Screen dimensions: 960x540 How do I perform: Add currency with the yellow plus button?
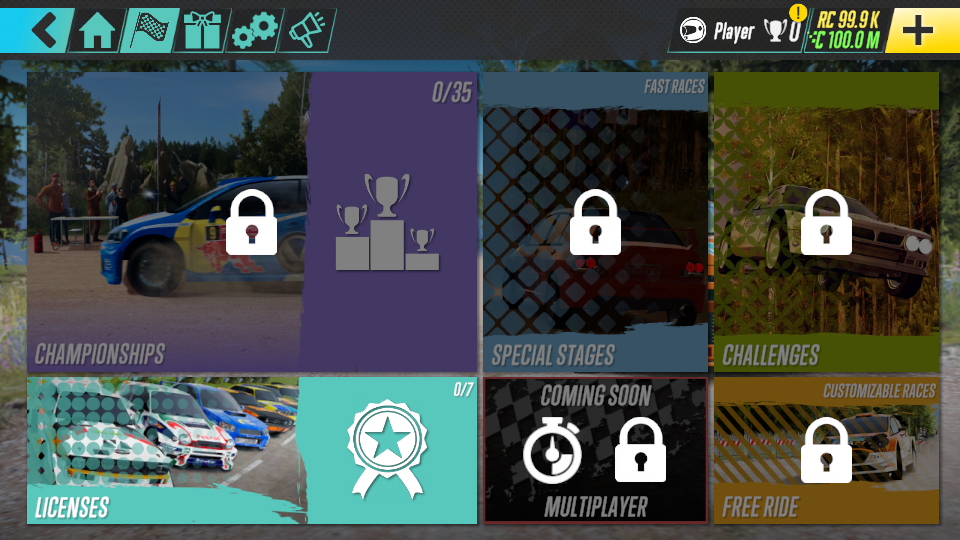click(x=917, y=31)
